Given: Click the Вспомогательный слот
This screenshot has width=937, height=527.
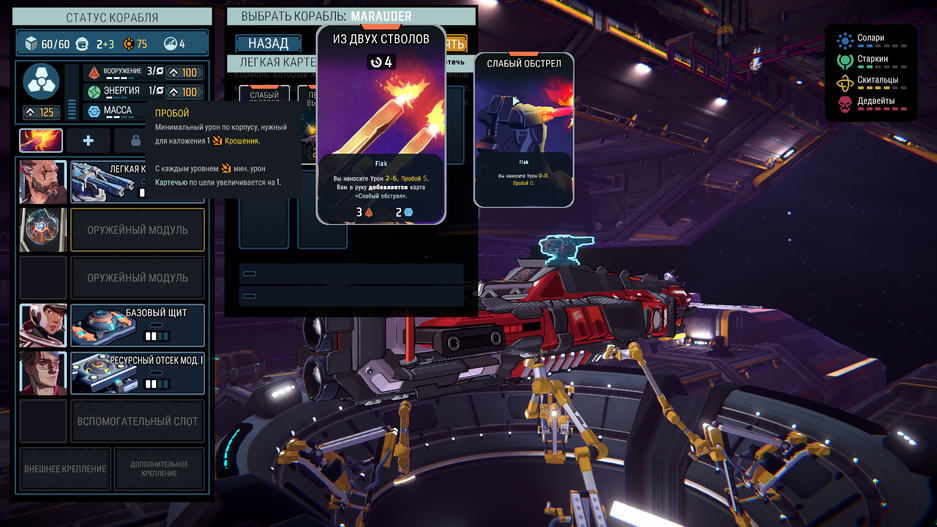Looking at the screenshot, I should coord(137,421).
